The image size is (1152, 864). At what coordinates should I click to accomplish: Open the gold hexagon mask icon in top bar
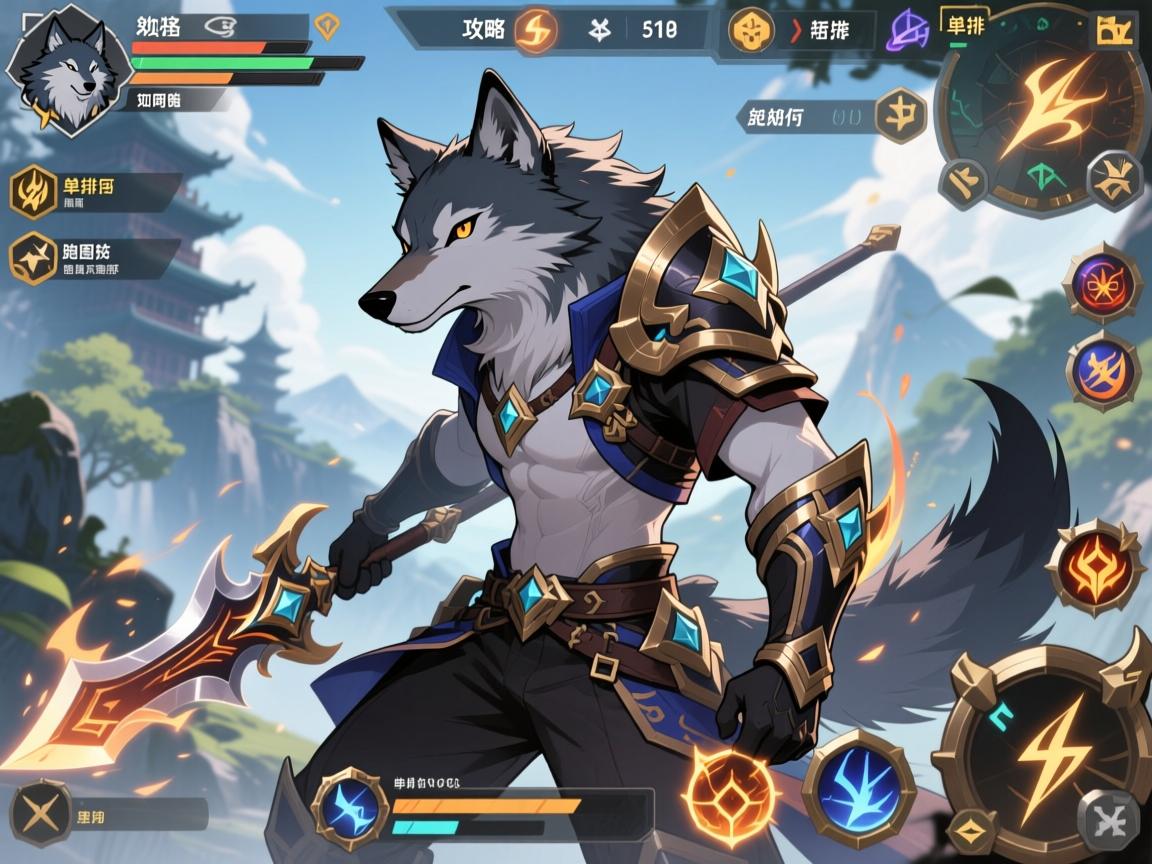[x=751, y=30]
